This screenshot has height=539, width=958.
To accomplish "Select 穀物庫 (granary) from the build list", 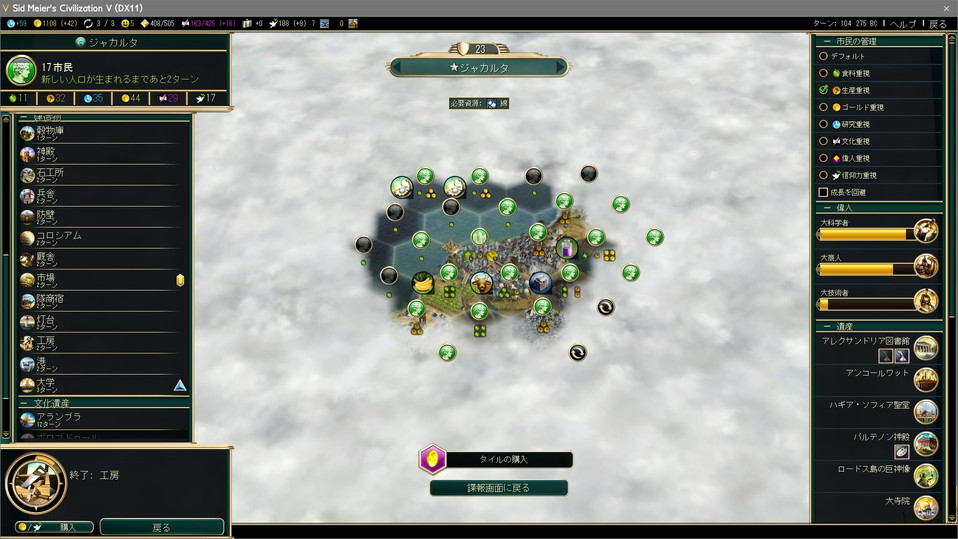I will pos(100,132).
